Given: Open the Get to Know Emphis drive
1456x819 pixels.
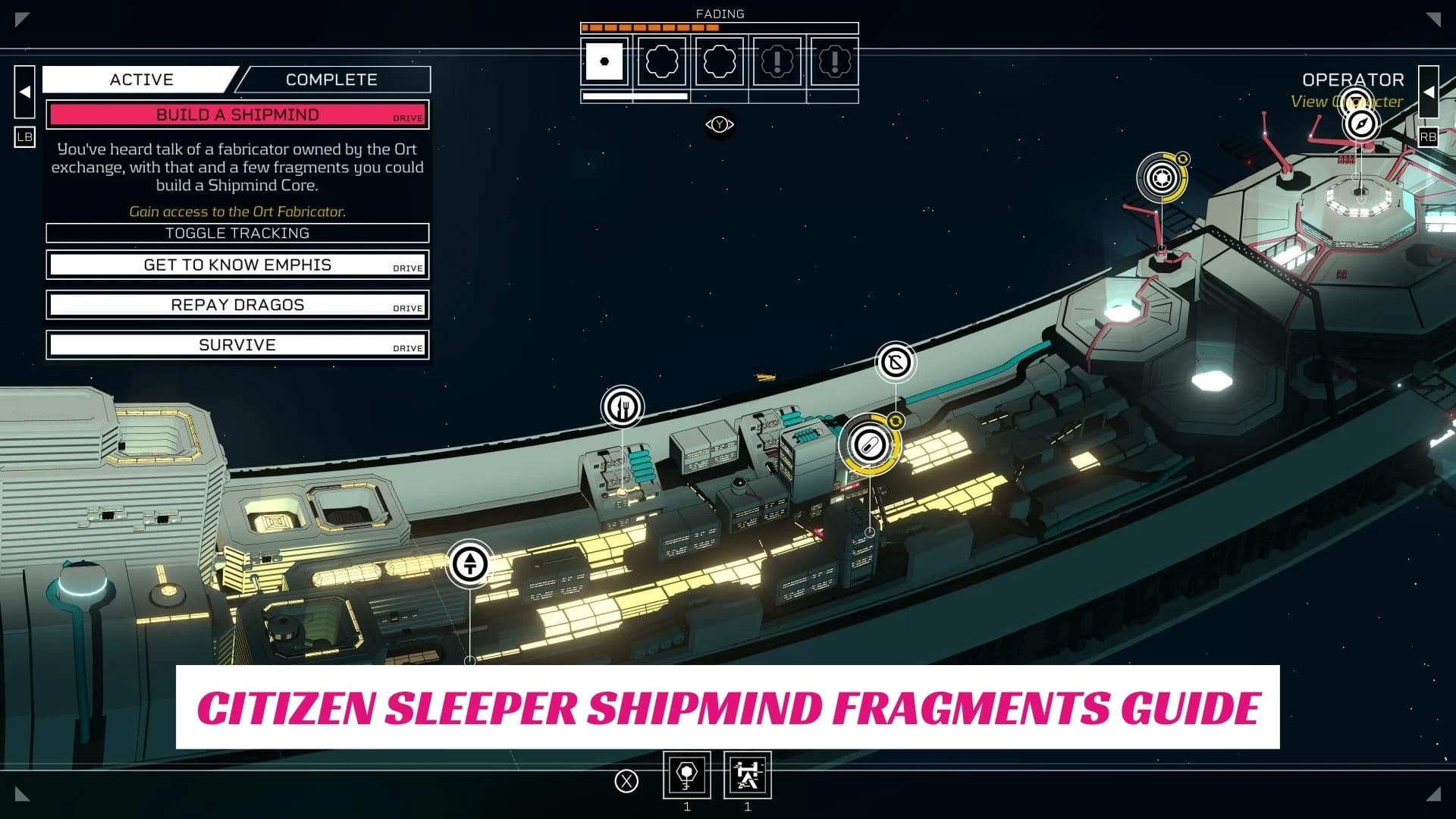Looking at the screenshot, I should 237,265.
